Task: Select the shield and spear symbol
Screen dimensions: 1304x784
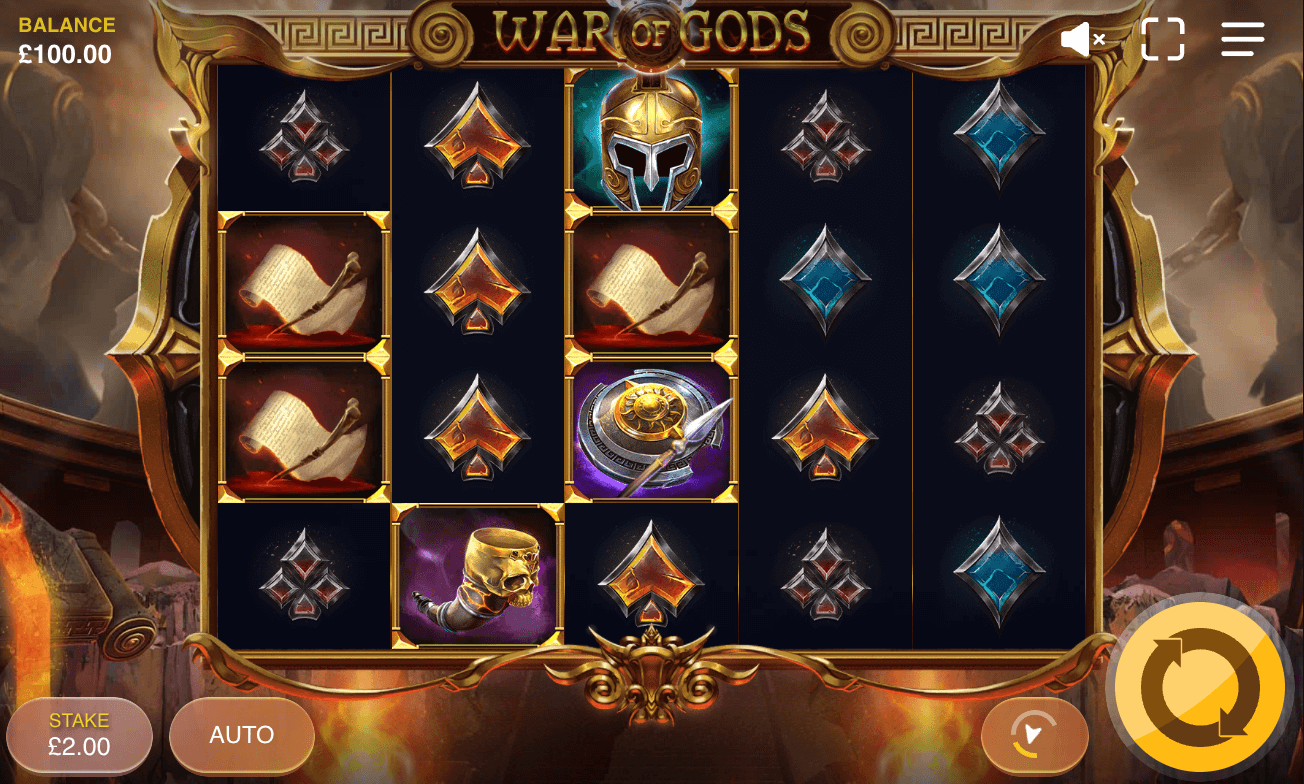Action: (651, 431)
